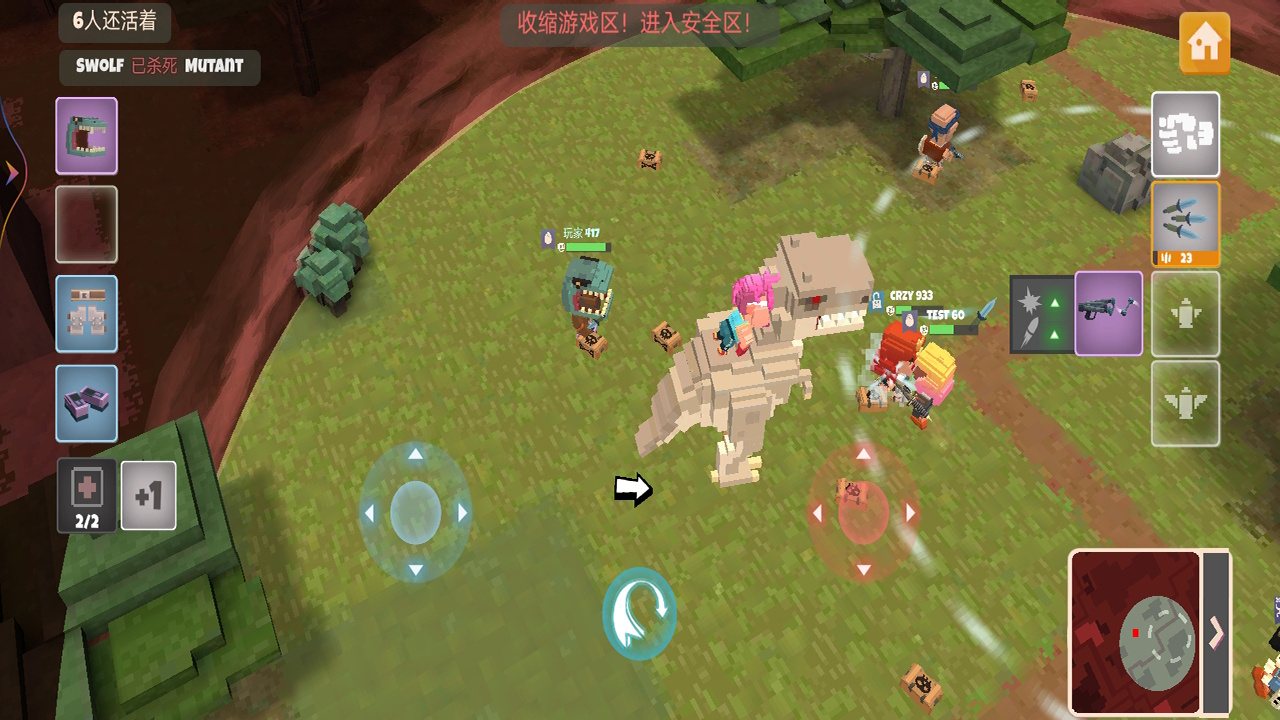The height and width of the screenshot is (720, 1280).
Task: Tap the red aim joystick
Action: [863, 512]
